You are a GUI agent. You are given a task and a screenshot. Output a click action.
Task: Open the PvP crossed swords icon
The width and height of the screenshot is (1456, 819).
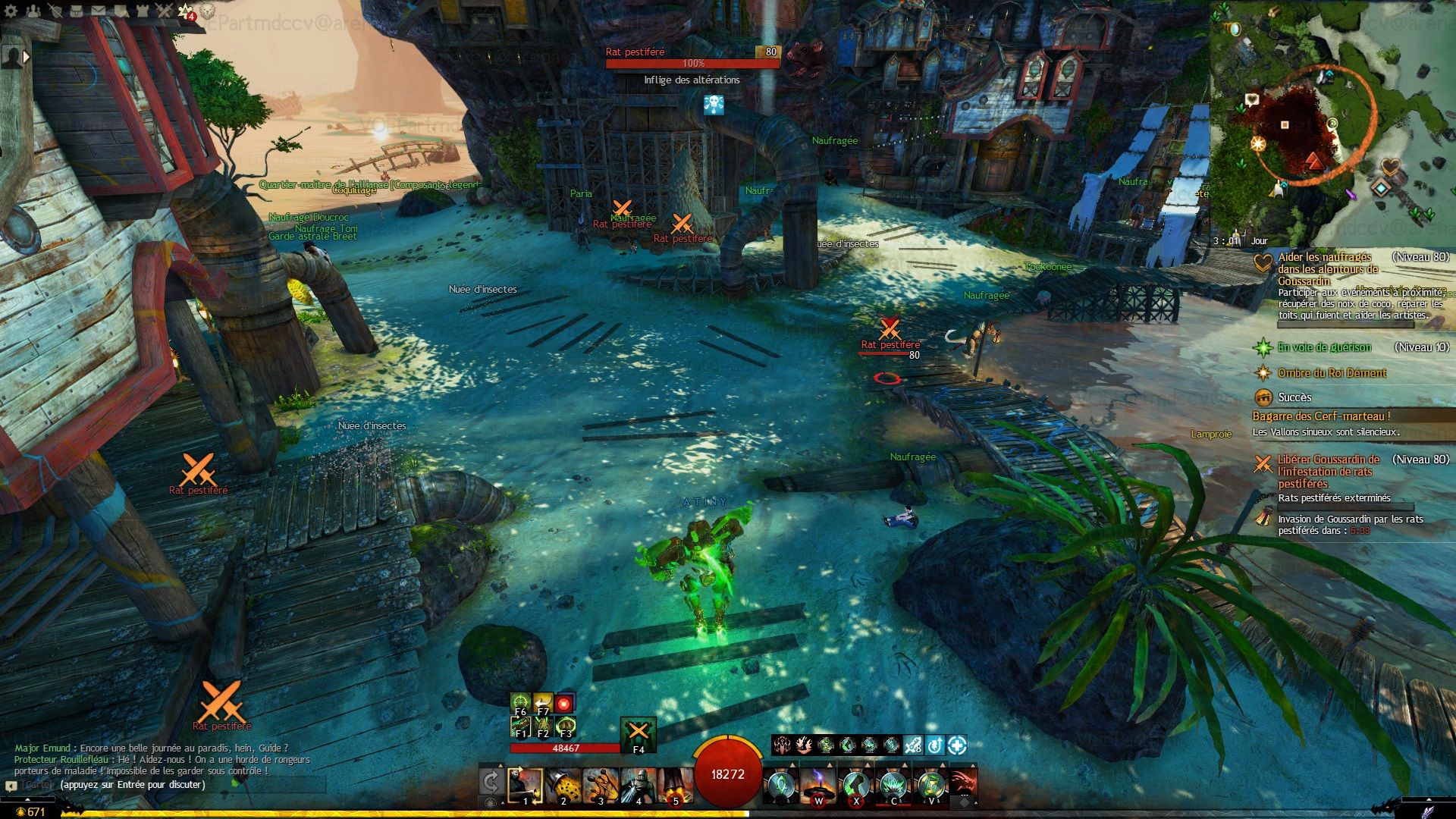tap(165, 11)
